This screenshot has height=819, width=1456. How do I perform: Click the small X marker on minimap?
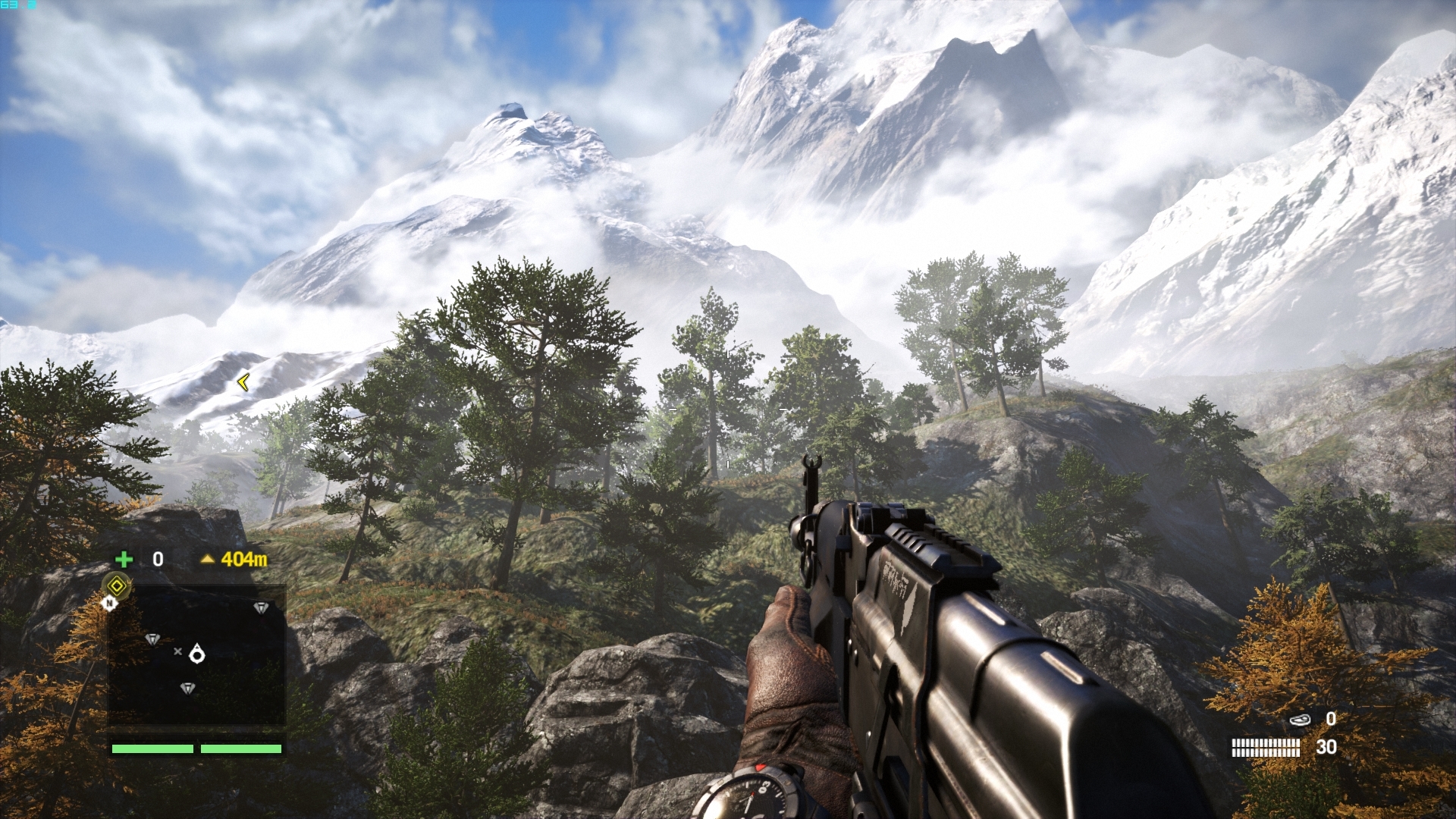click(177, 651)
